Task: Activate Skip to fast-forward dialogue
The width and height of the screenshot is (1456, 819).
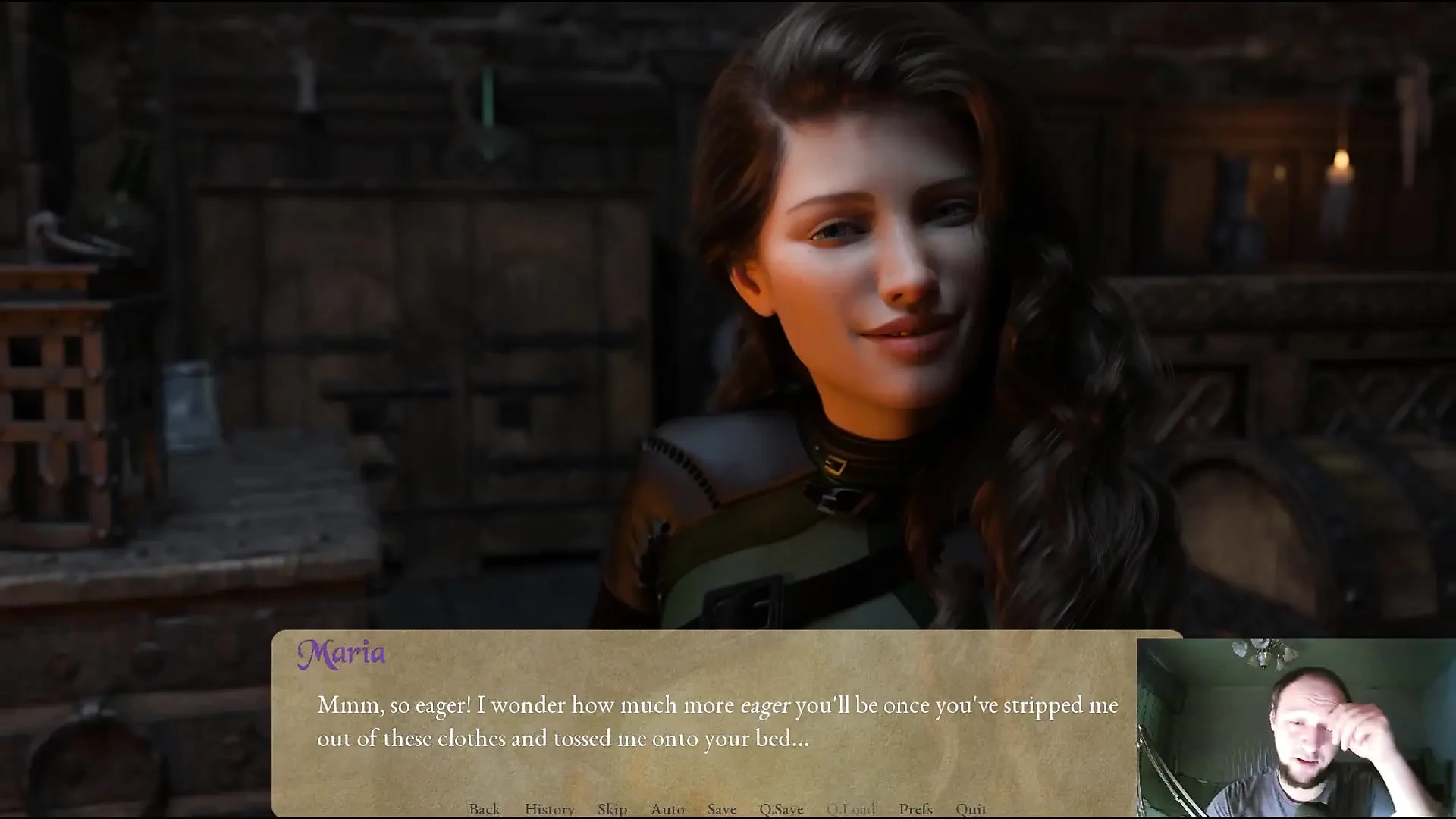Action: [x=612, y=809]
